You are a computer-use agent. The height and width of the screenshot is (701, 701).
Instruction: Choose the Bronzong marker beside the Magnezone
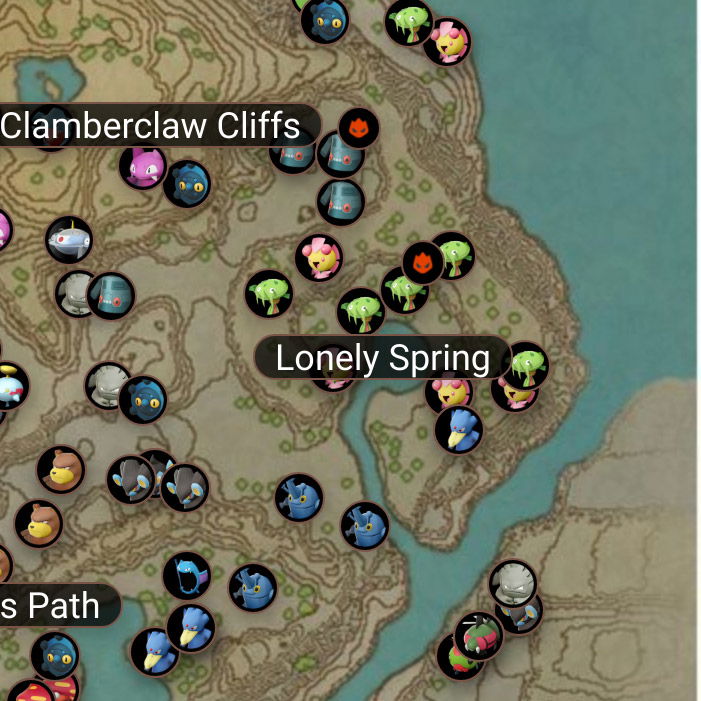(x=110, y=296)
